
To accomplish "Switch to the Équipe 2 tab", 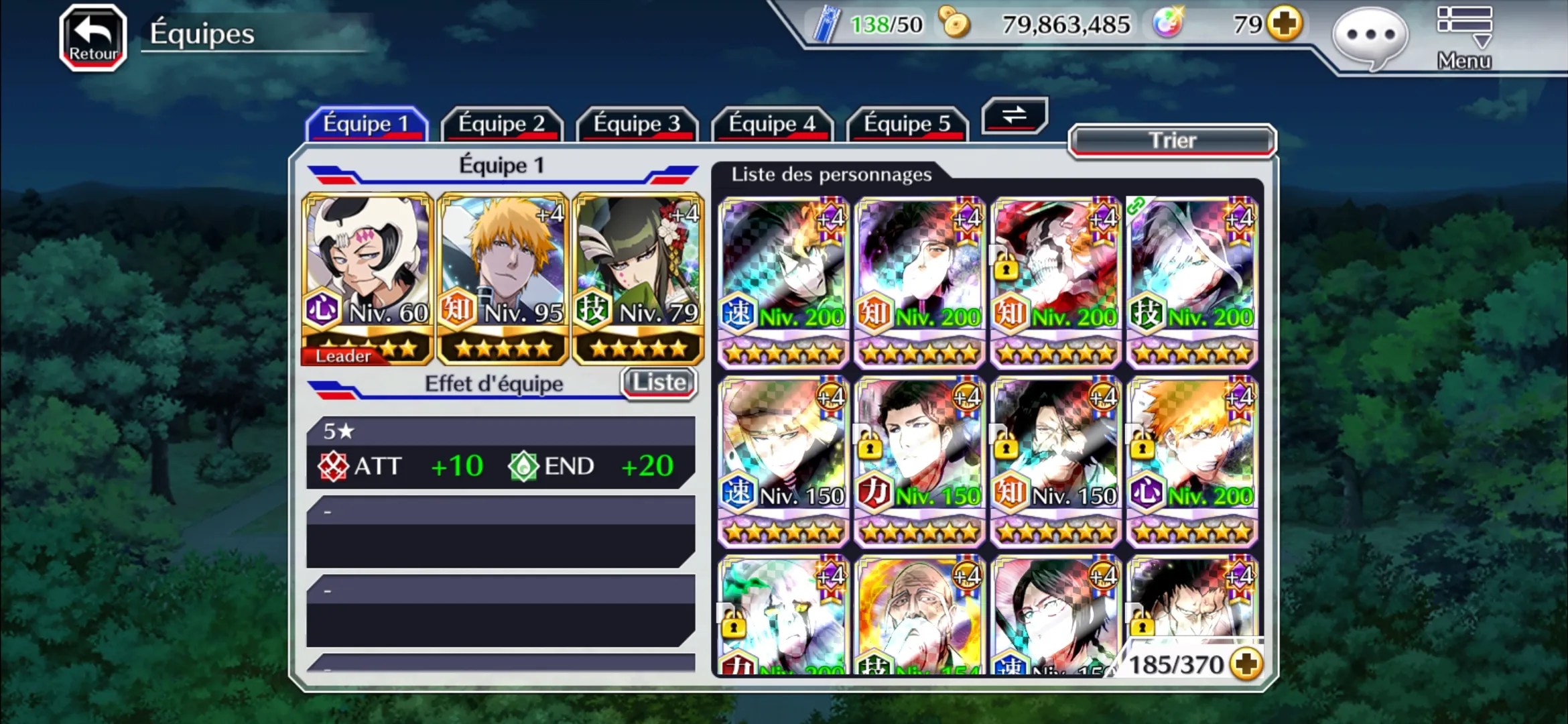I will [x=501, y=124].
